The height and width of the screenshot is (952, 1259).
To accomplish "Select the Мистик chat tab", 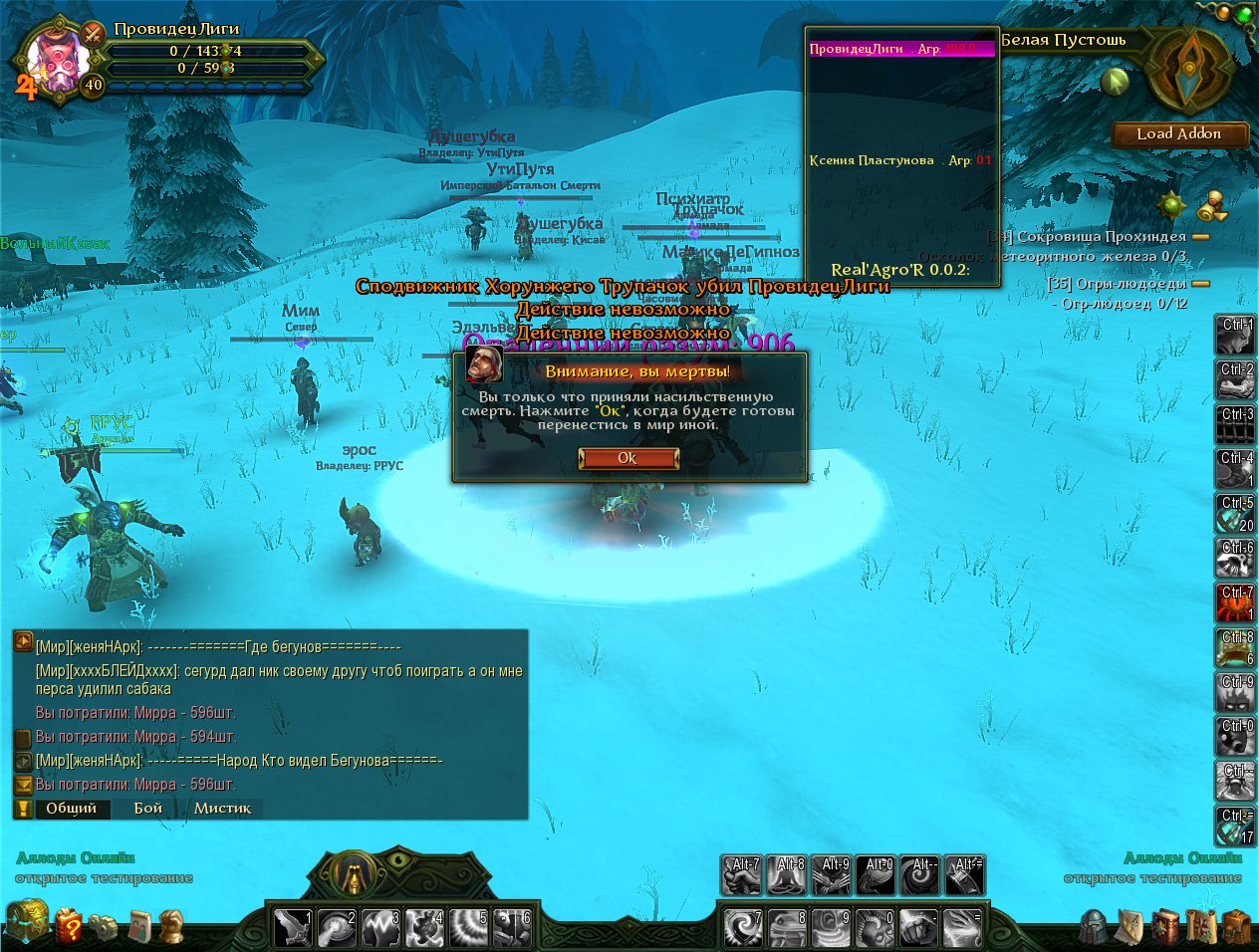I will pyautogui.click(x=222, y=808).
